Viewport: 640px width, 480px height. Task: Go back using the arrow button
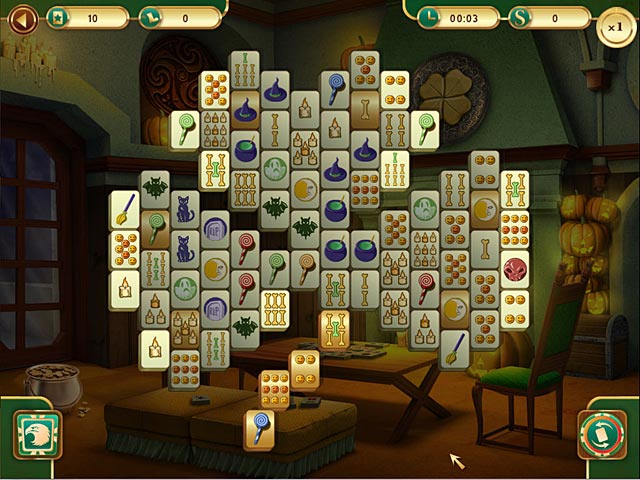pyautogui.click(x=21, y=17)
